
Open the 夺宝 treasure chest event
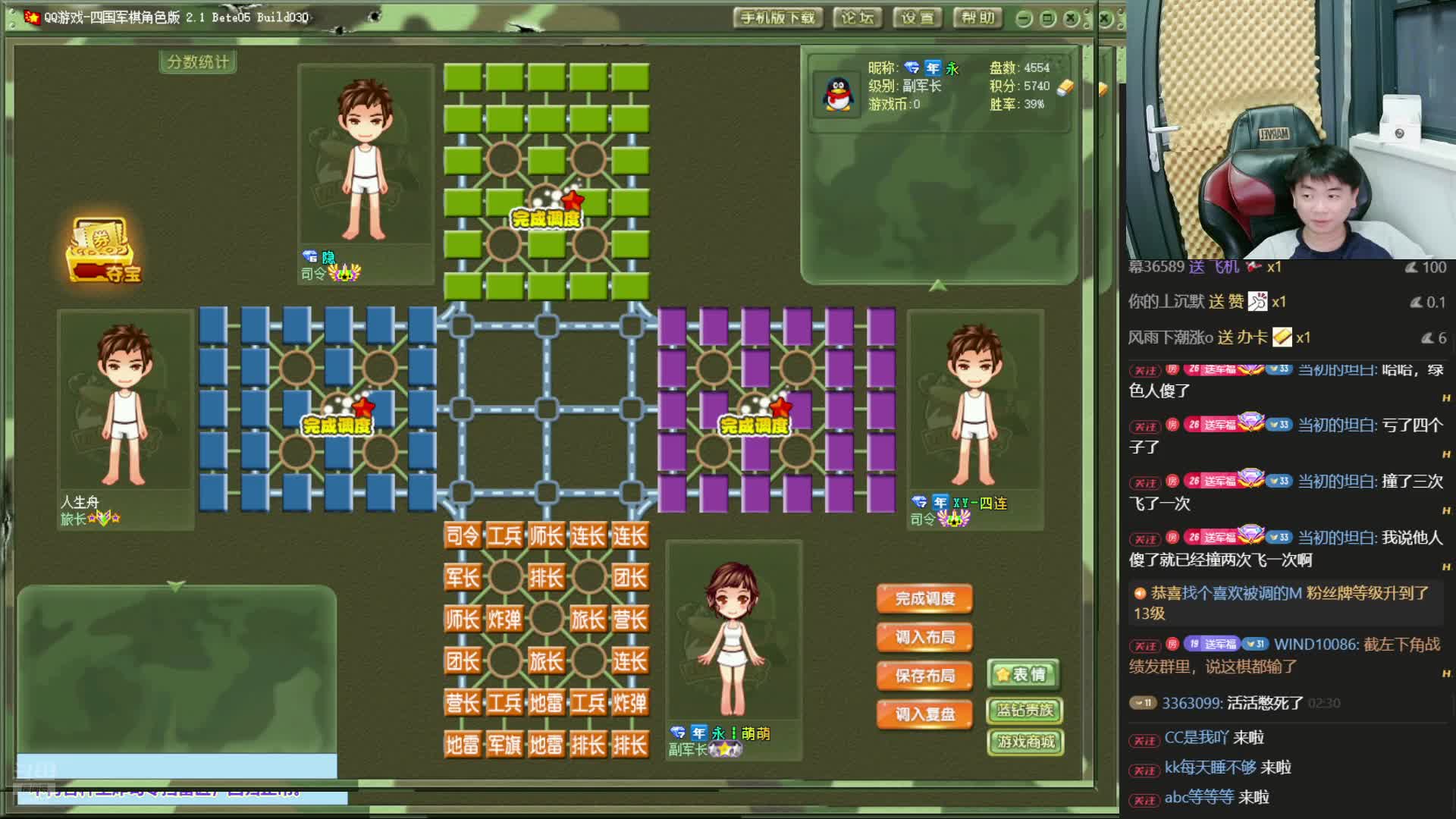pyautogui.click(x=104, y=251)
